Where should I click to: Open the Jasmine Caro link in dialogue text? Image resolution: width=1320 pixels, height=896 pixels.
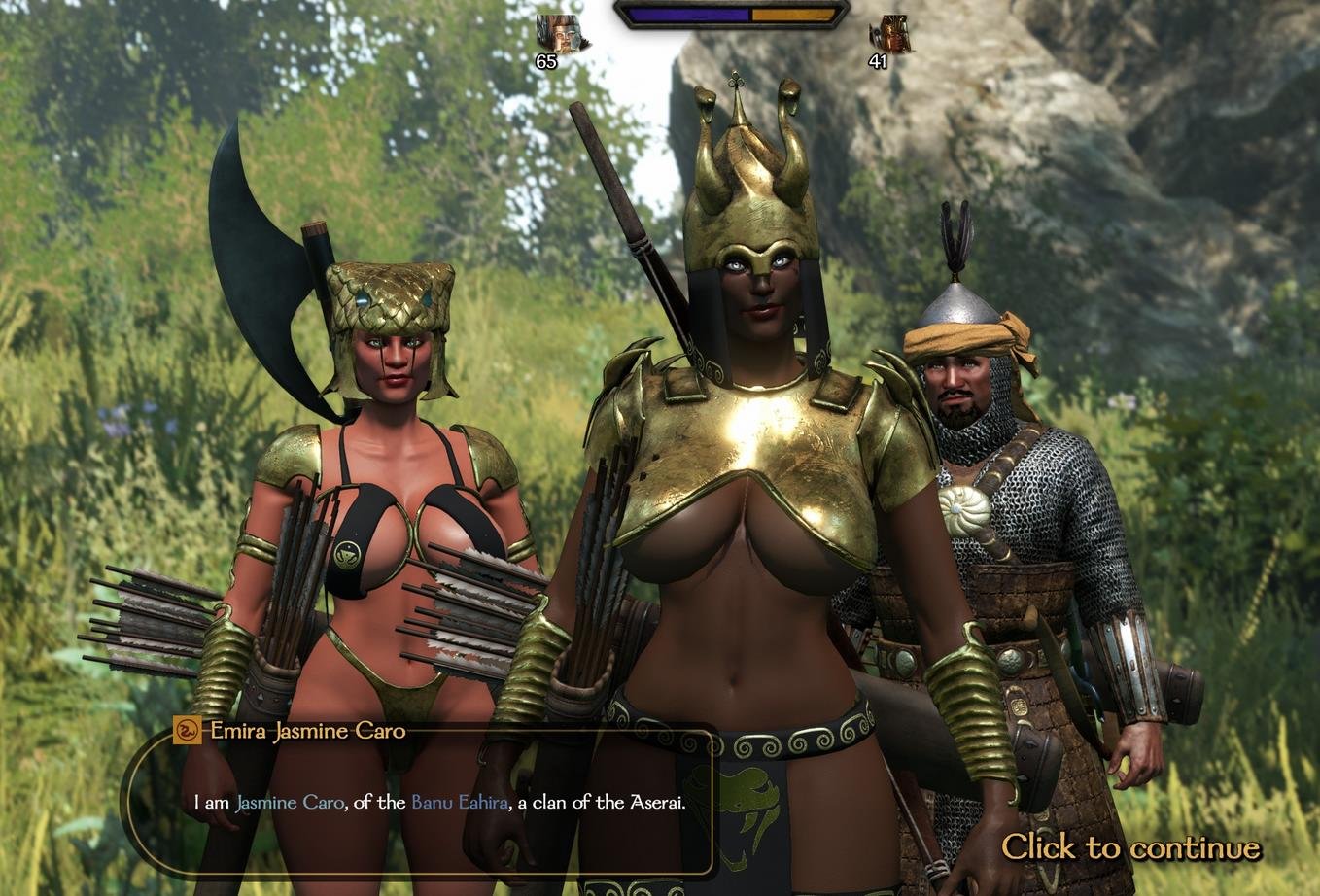point(290,803)
